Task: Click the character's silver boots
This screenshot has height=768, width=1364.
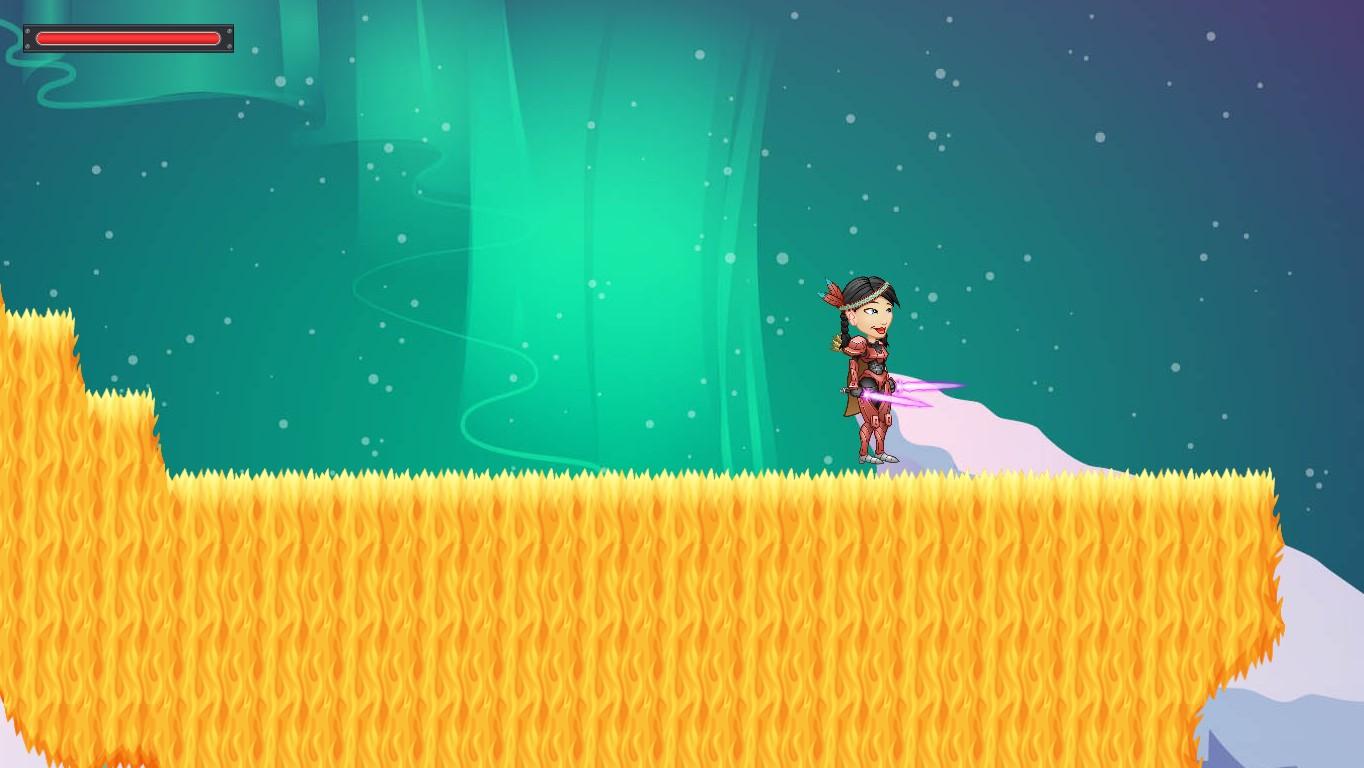Action: [876, 457]
